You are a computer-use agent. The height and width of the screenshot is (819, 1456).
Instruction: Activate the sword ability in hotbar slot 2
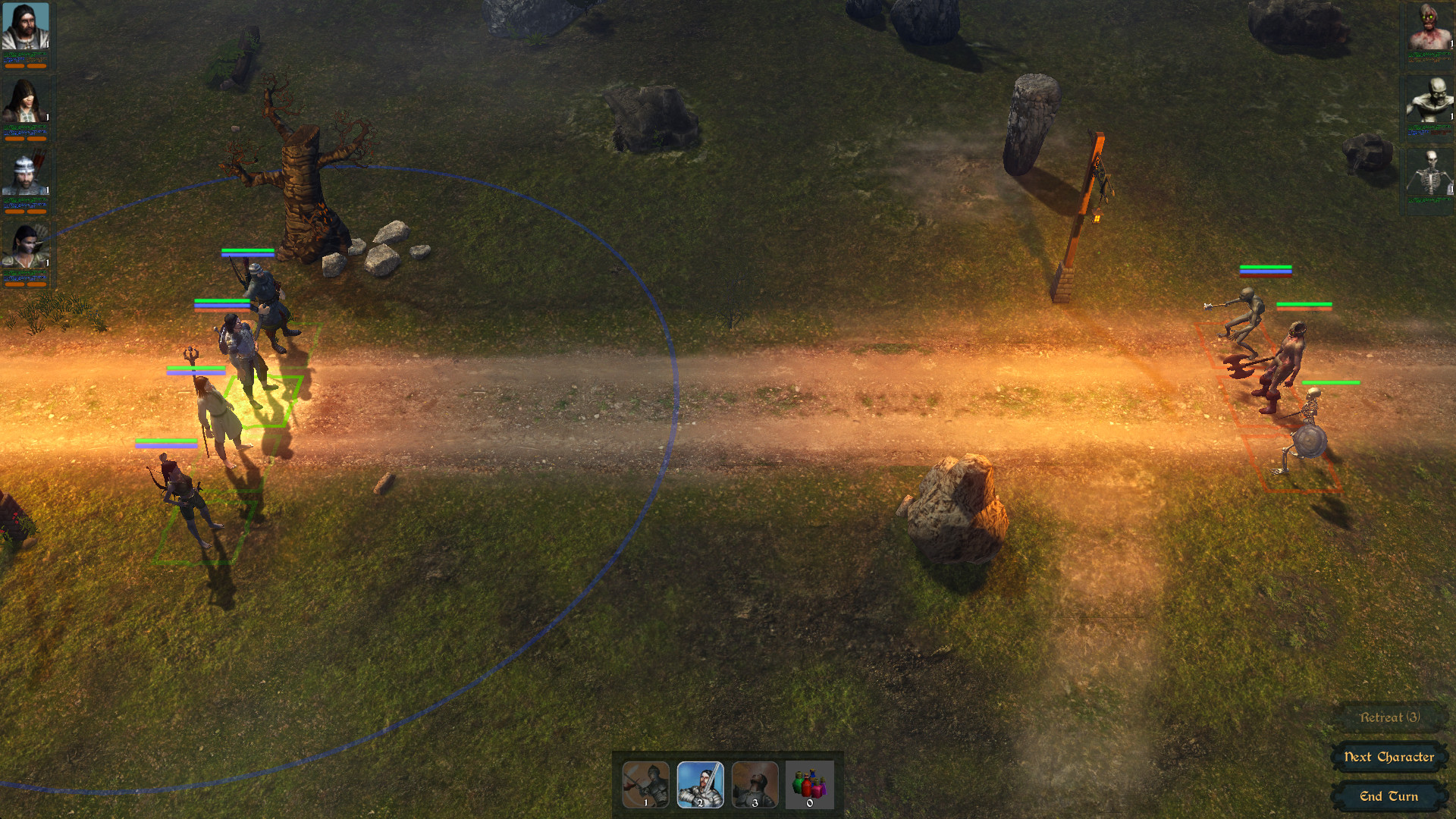click(701, 785)
